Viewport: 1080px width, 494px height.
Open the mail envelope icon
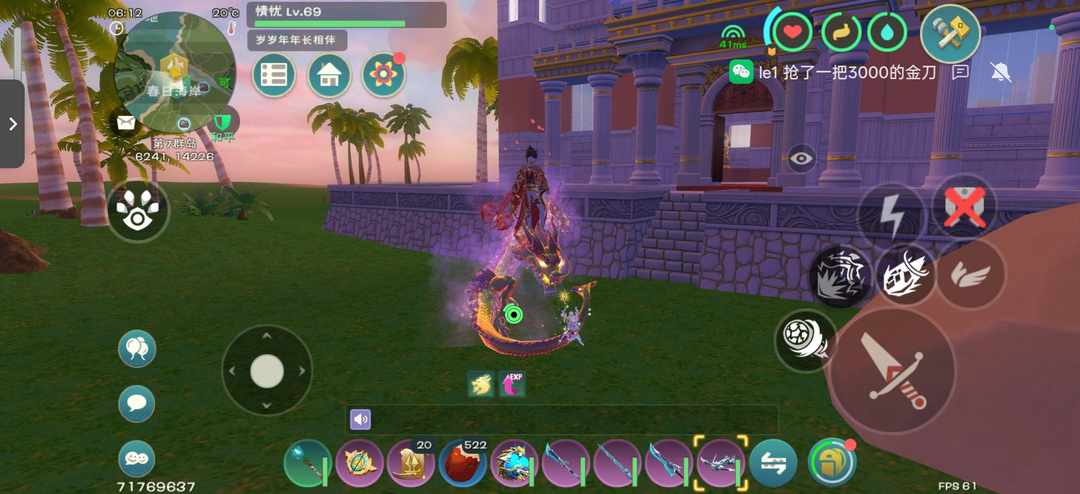125,122
